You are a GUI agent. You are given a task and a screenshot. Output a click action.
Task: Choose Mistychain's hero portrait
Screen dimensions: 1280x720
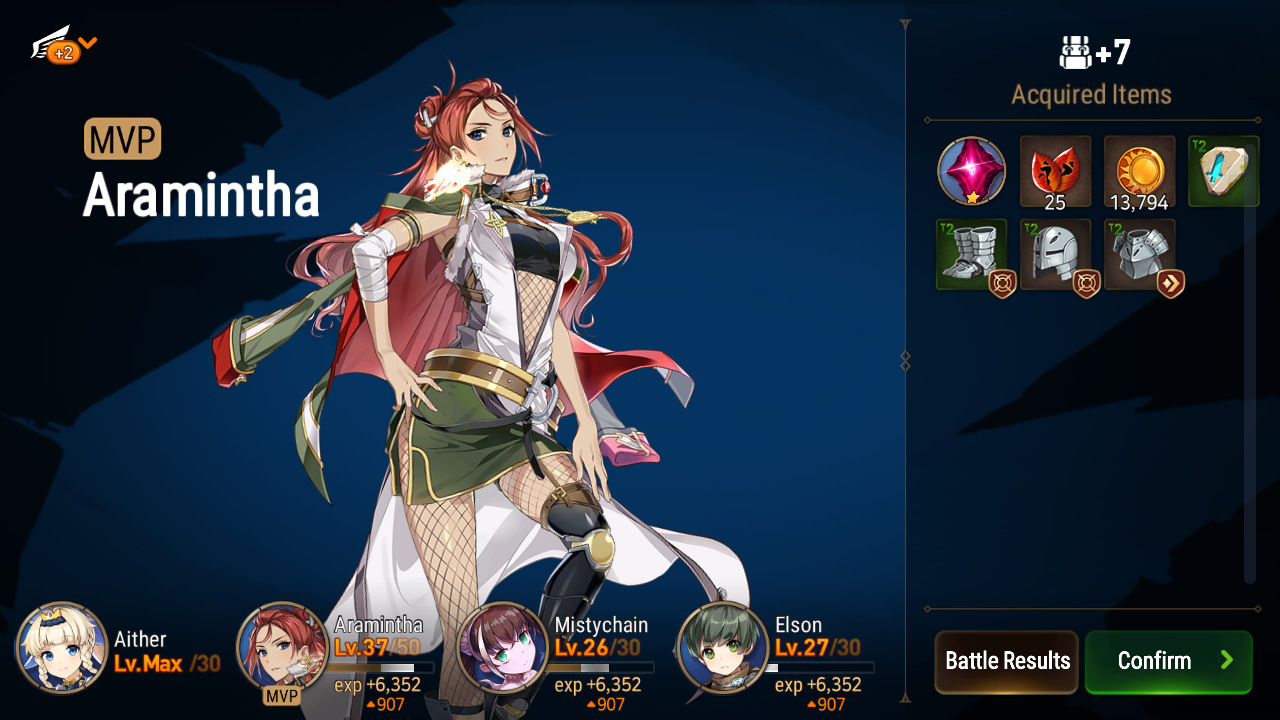click(502, 648)
